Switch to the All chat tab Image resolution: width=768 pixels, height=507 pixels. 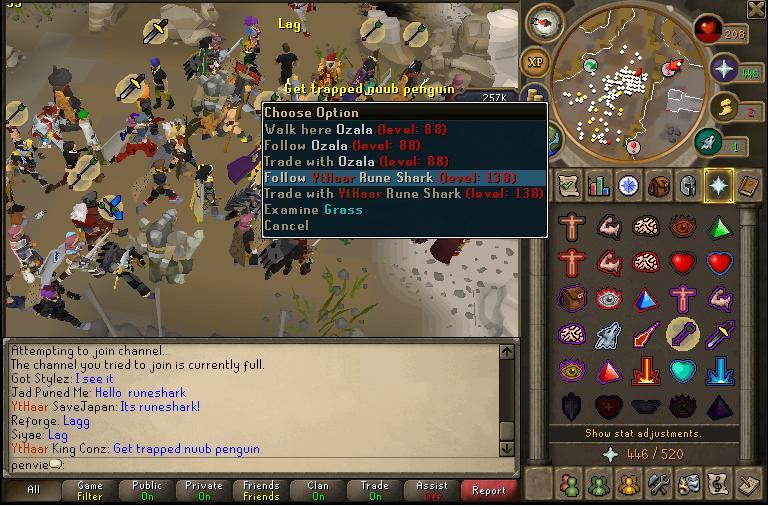33,490
